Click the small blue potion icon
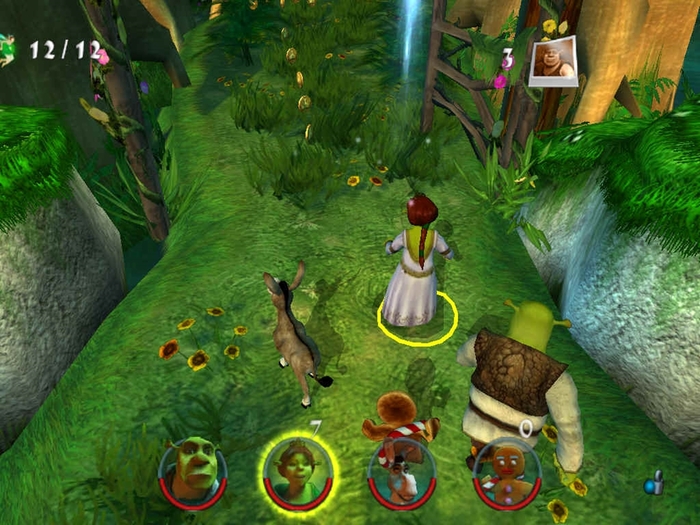The image size is (700, 525). [x=654, y=486]
